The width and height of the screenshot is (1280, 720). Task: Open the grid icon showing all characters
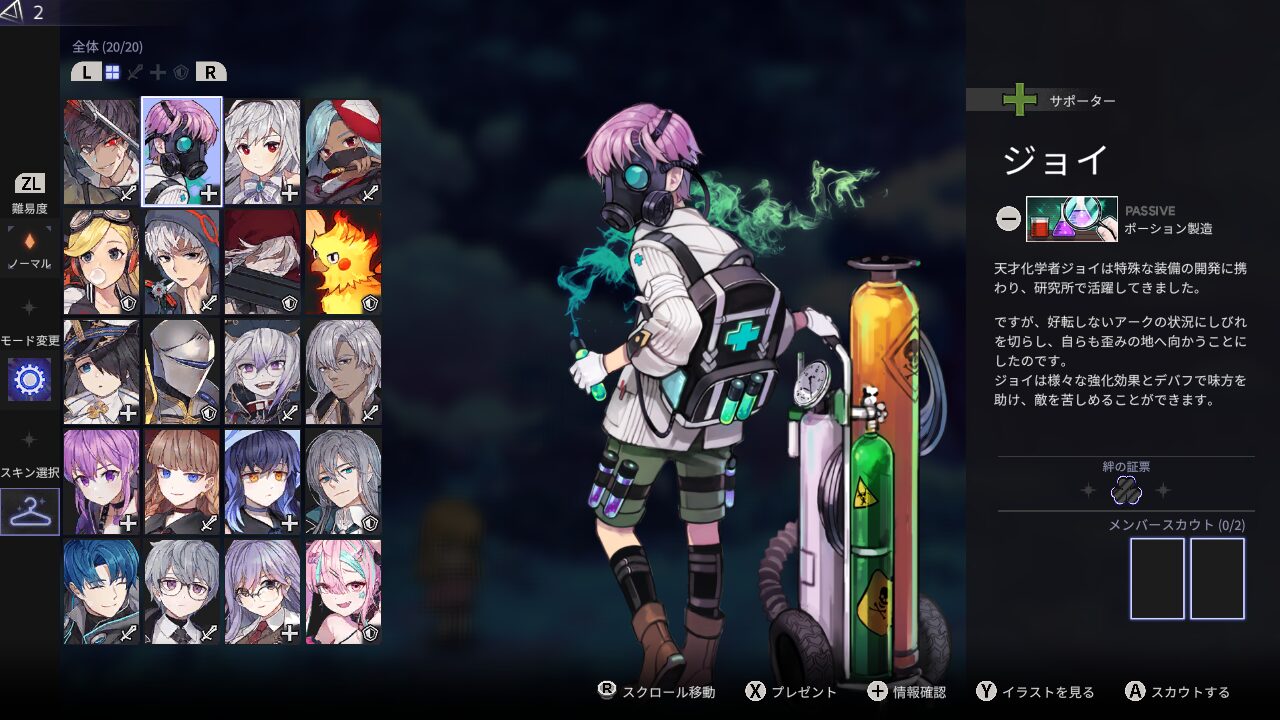coord(113,71)
